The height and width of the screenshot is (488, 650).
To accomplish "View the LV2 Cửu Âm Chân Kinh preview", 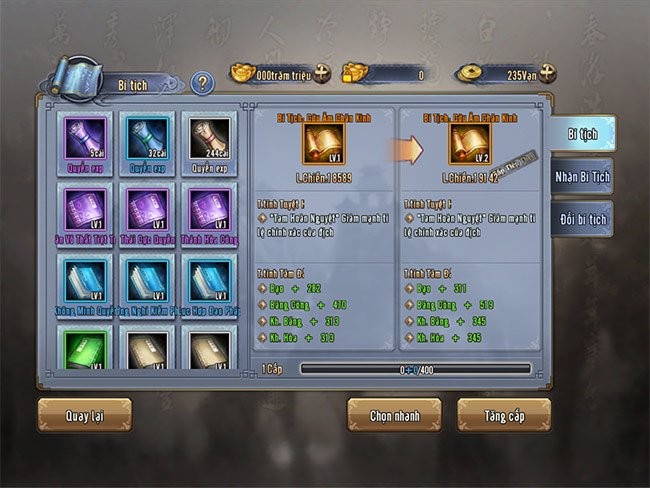I will point(469,144).
